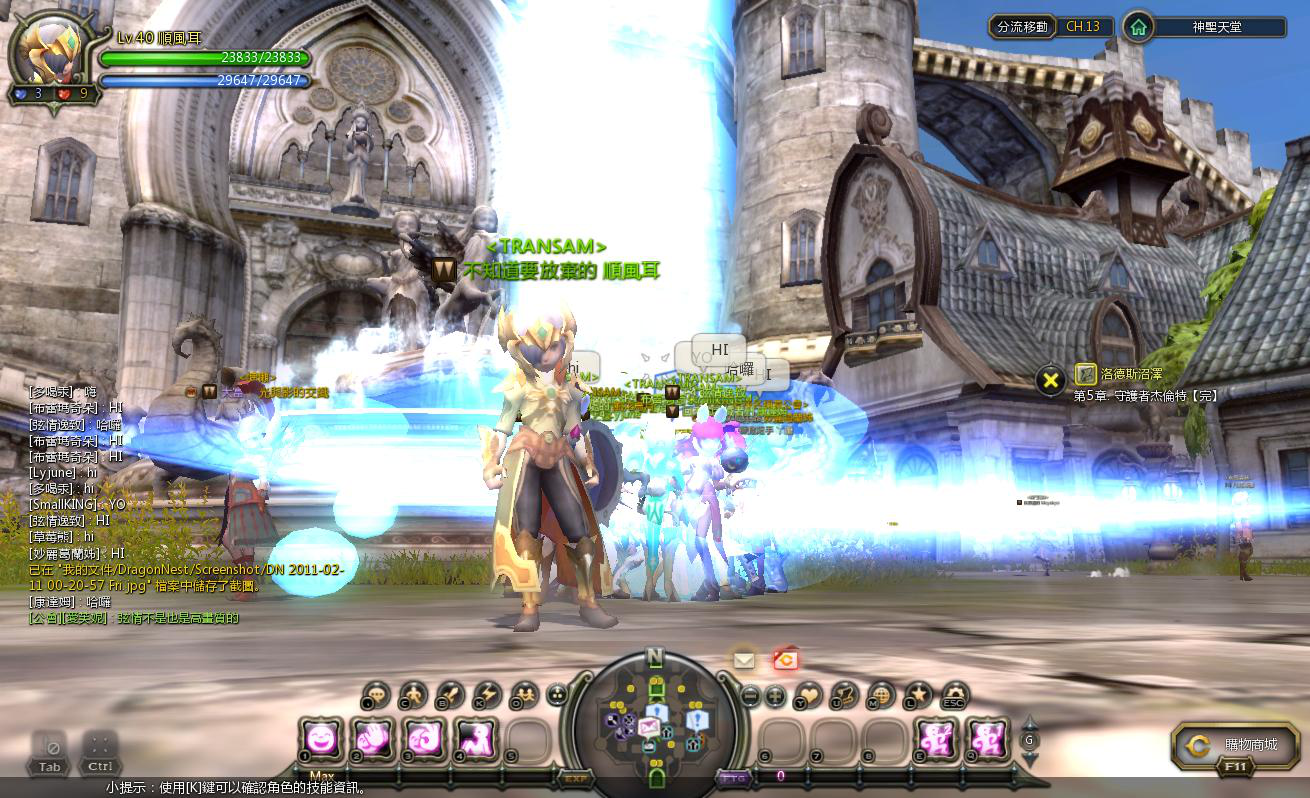Click the circular minimap
The height and width of the screenshot is (798, 1310).
coord(655,718)
